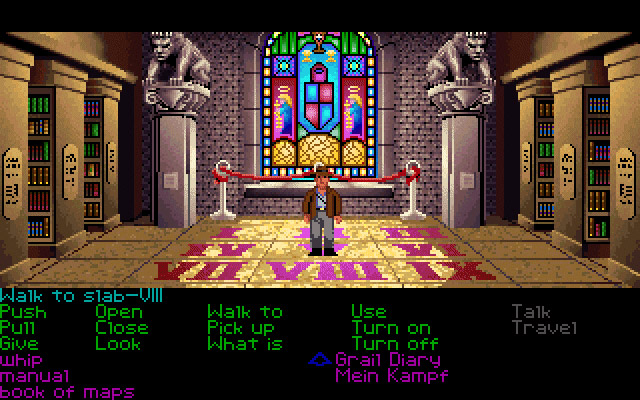
Task: Choose the Grail Diary inventory item
Action: point(387,360)
